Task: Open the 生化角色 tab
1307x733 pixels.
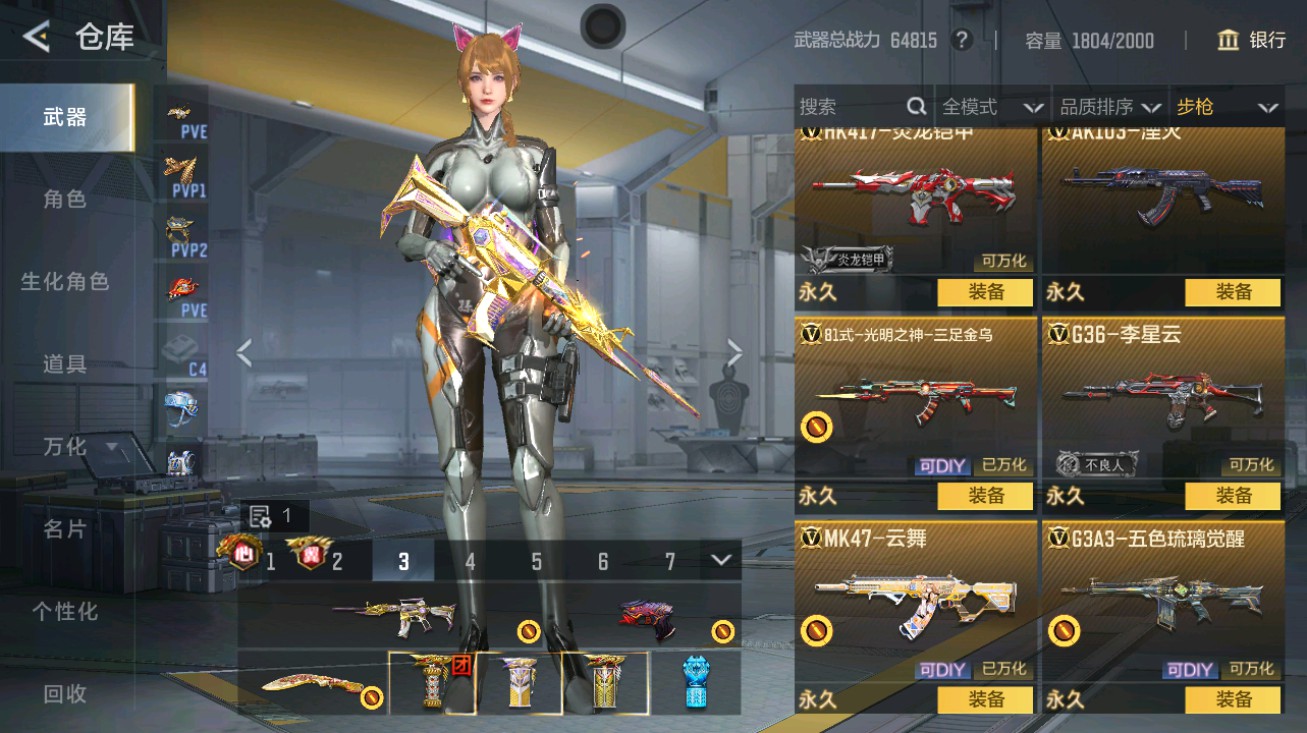Action: tap(65, 282)
